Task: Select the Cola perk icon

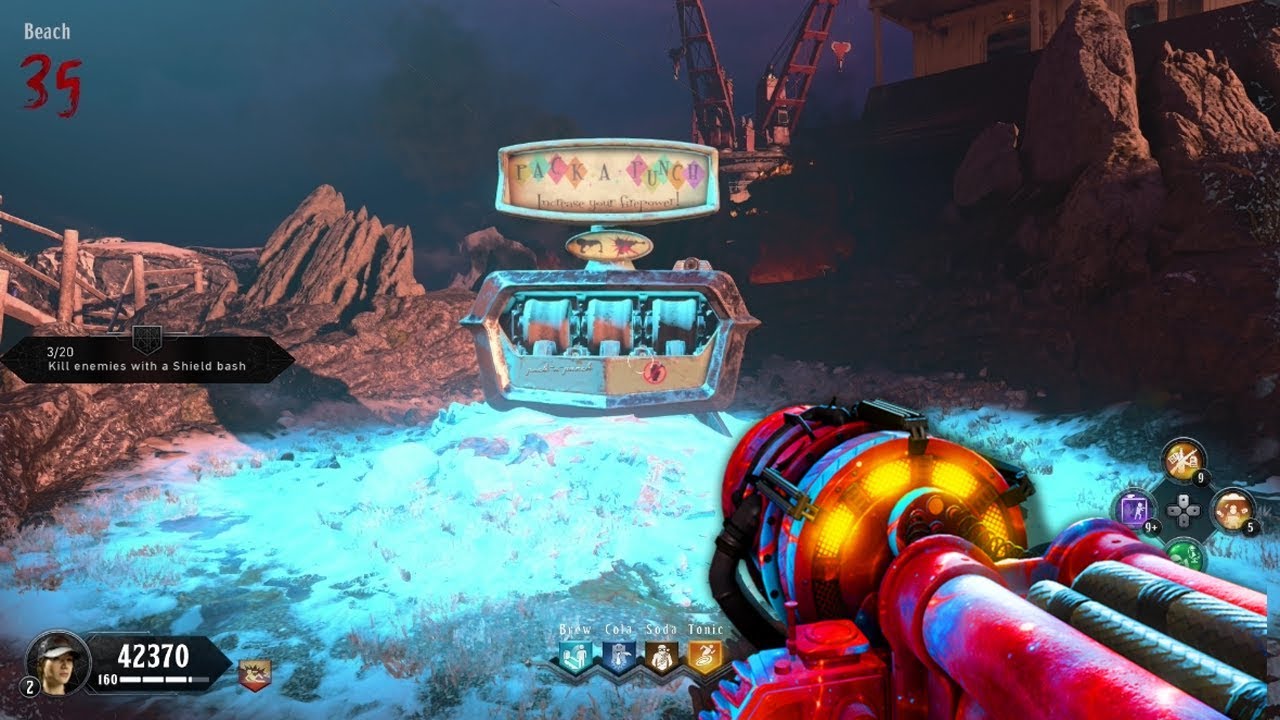Action: tap(617, 656)
